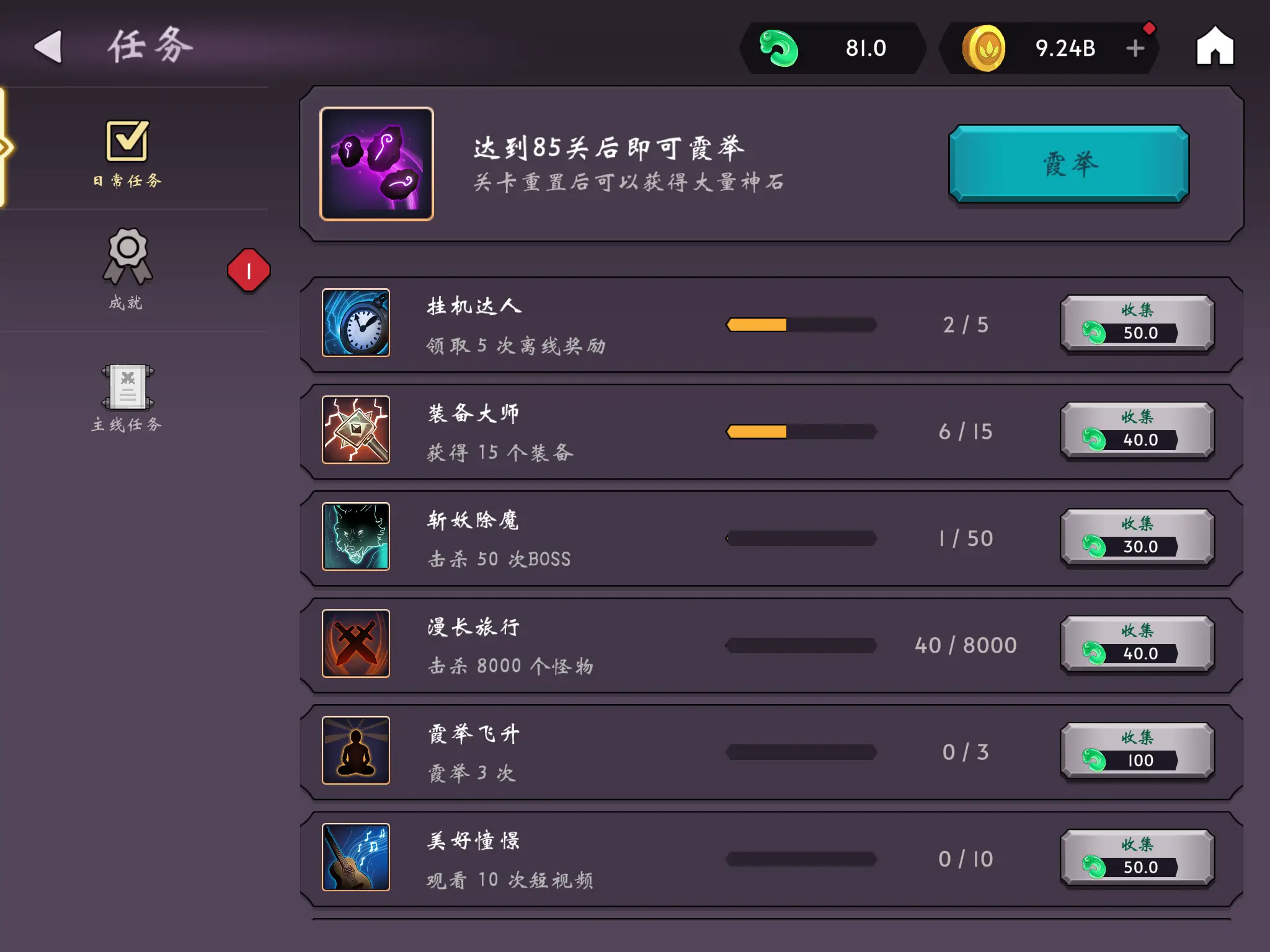Image resolution: width=1270 pixels, height=952 pixels.
Task: Click the crossed swords icon for 漫长旅行
Action: (355, 645)
